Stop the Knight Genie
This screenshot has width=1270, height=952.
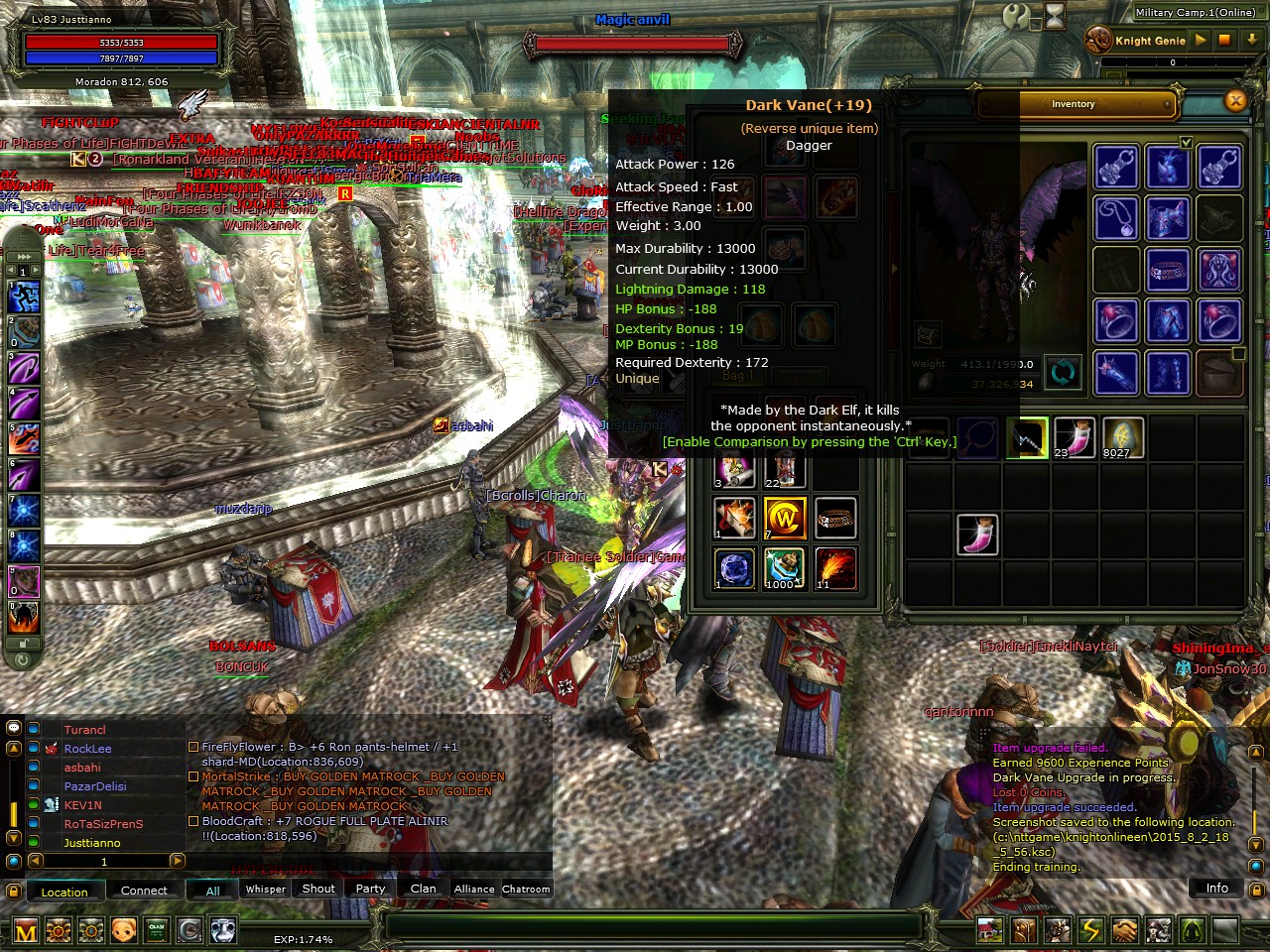coord(1224,40)
